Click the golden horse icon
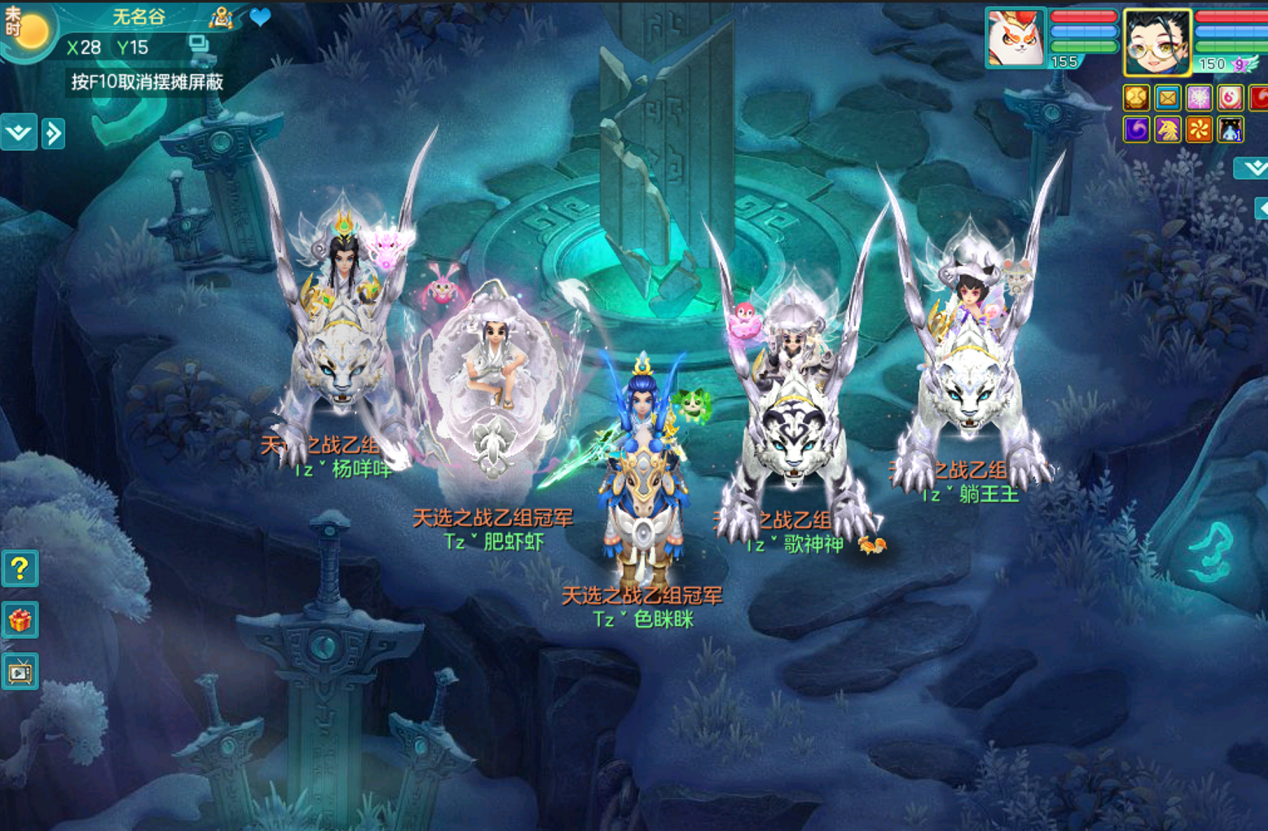The height and width of the screenshot is (831, 1268). click(1167, 129)
